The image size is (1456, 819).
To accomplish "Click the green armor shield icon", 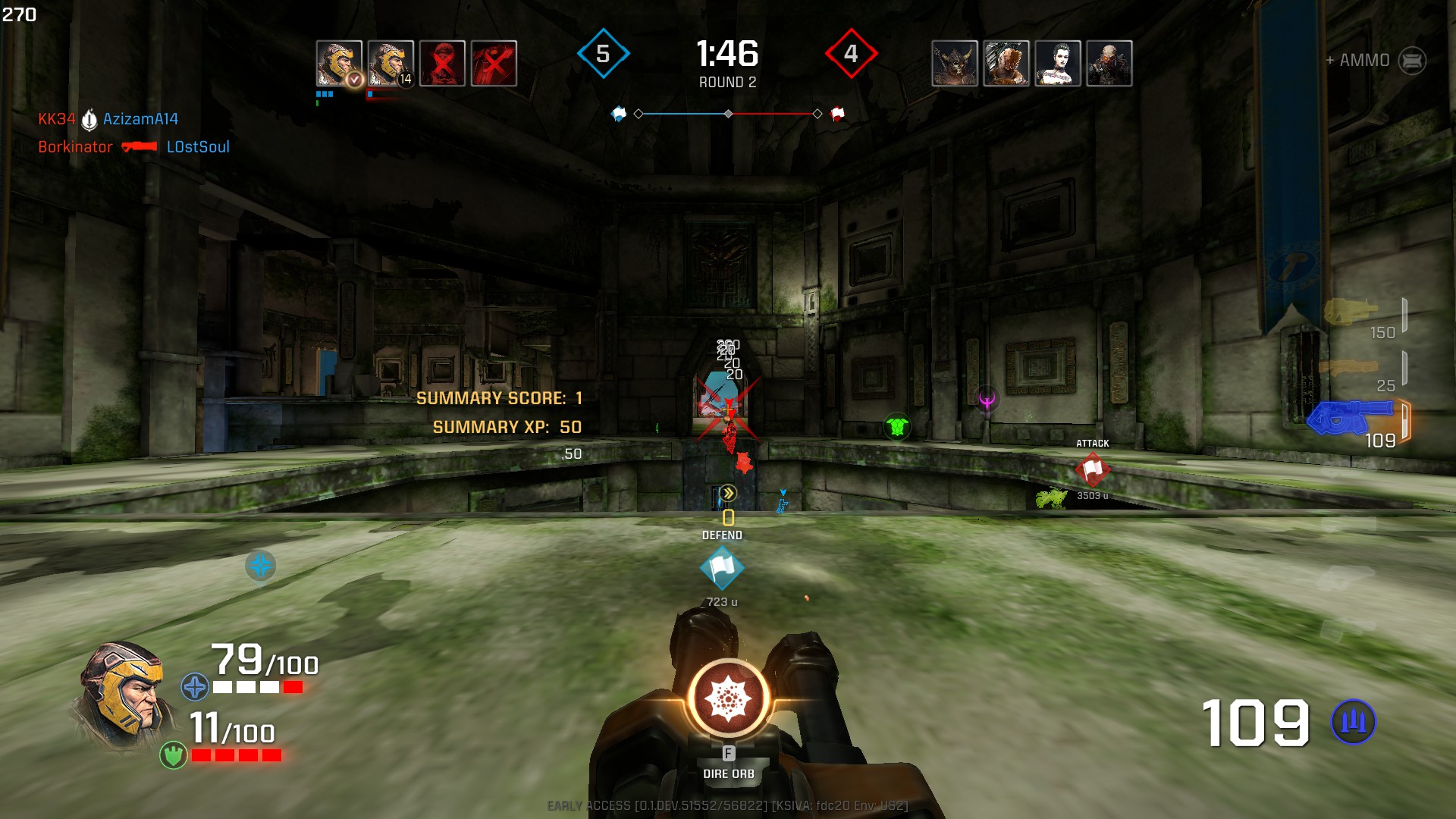I will (x=174, y=755).
